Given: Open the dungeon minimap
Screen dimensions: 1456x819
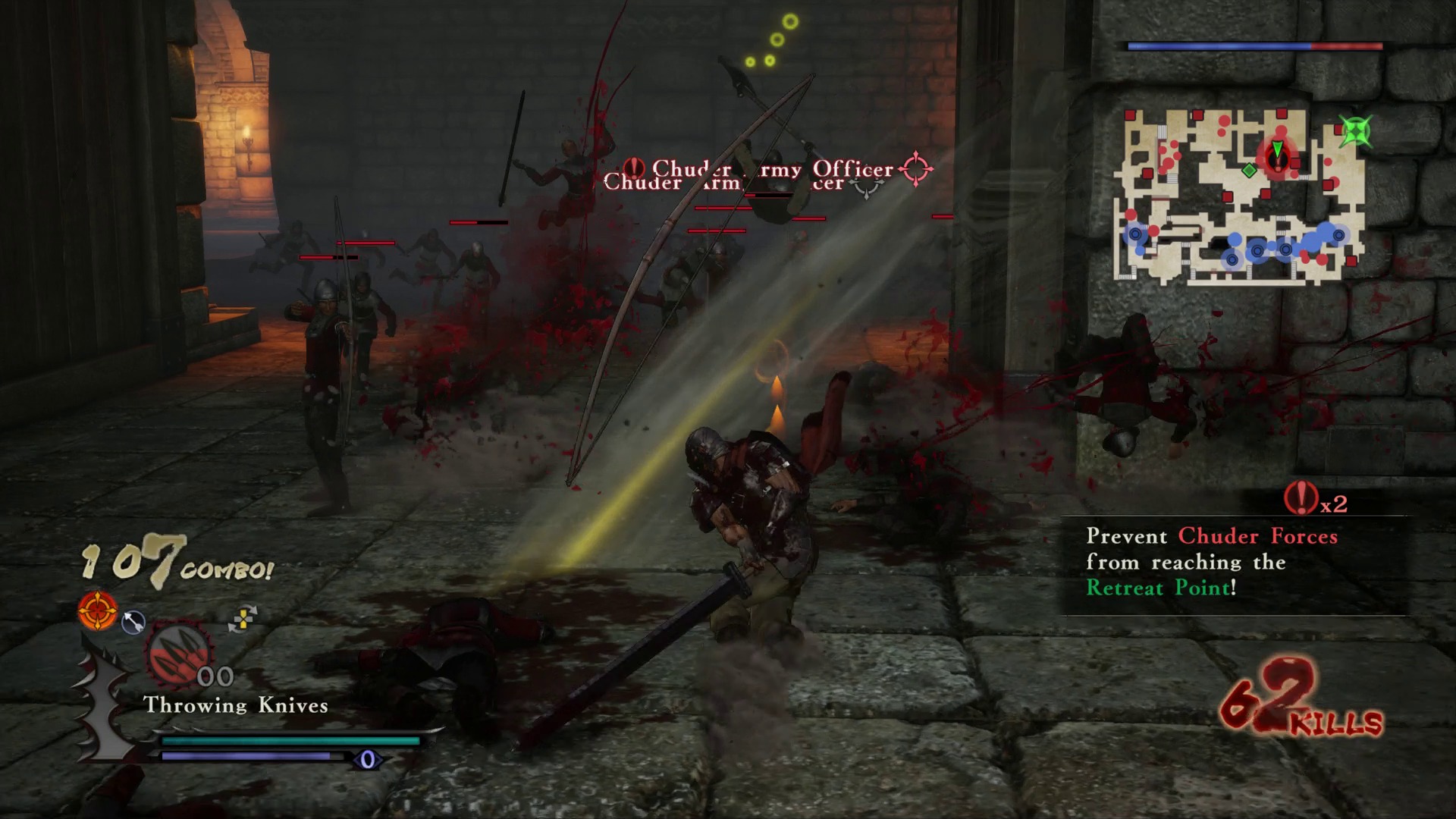Looking at the screenshot, I should (x=1239, y=197).
